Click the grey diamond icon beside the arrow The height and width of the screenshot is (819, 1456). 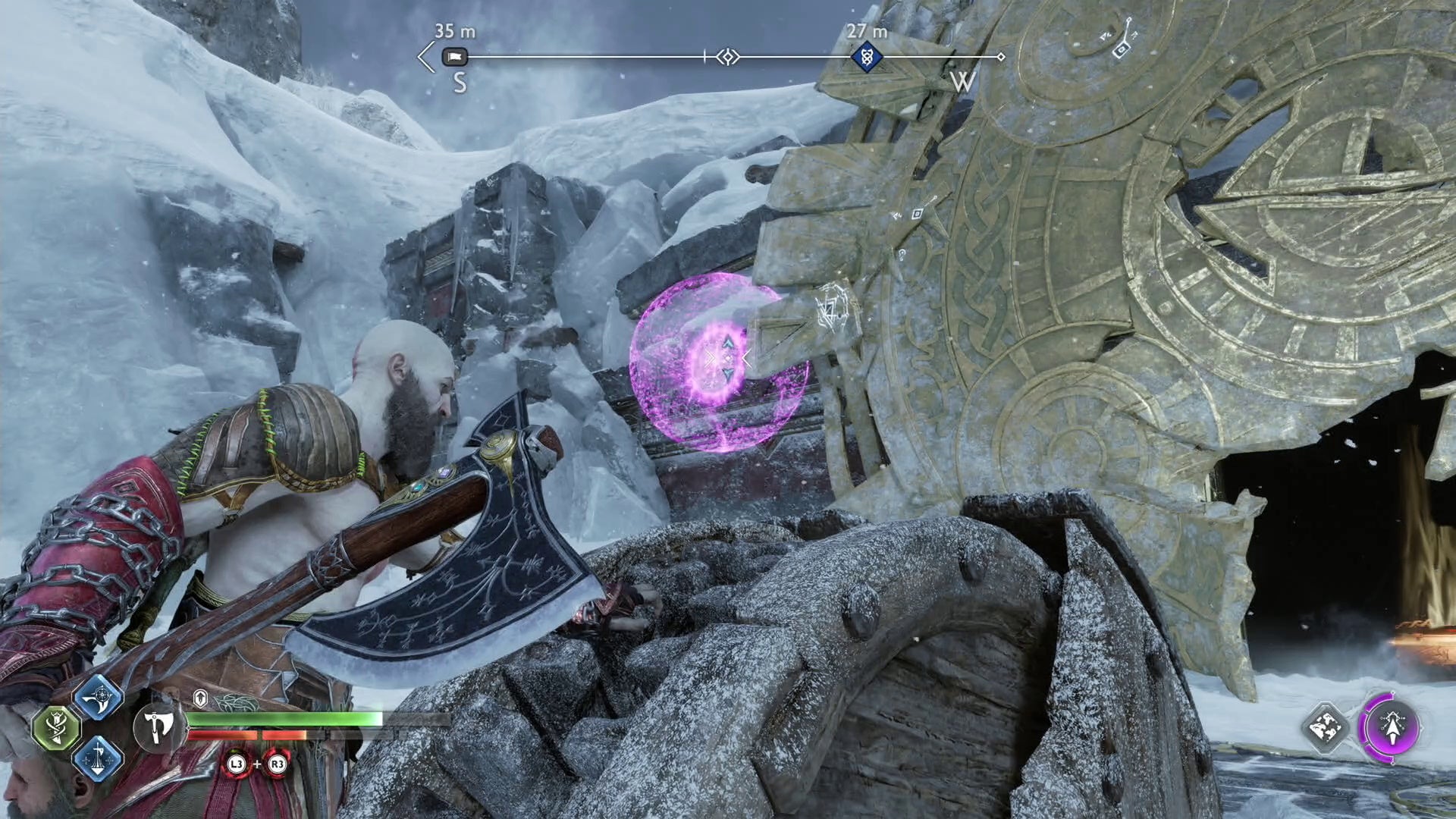1326,728
